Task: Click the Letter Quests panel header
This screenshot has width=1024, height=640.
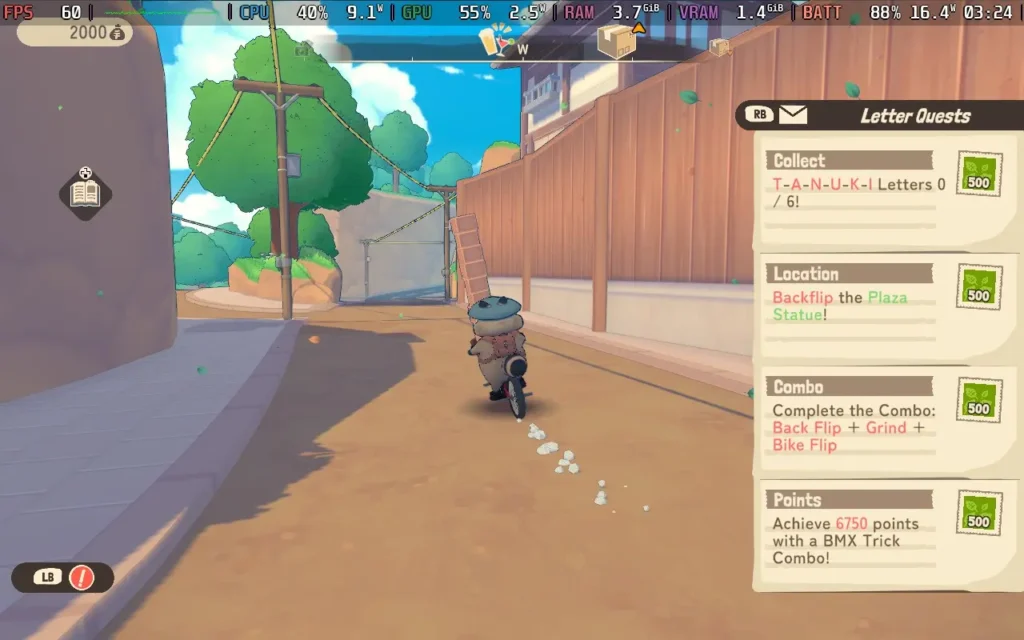Action: pos(914,116)
